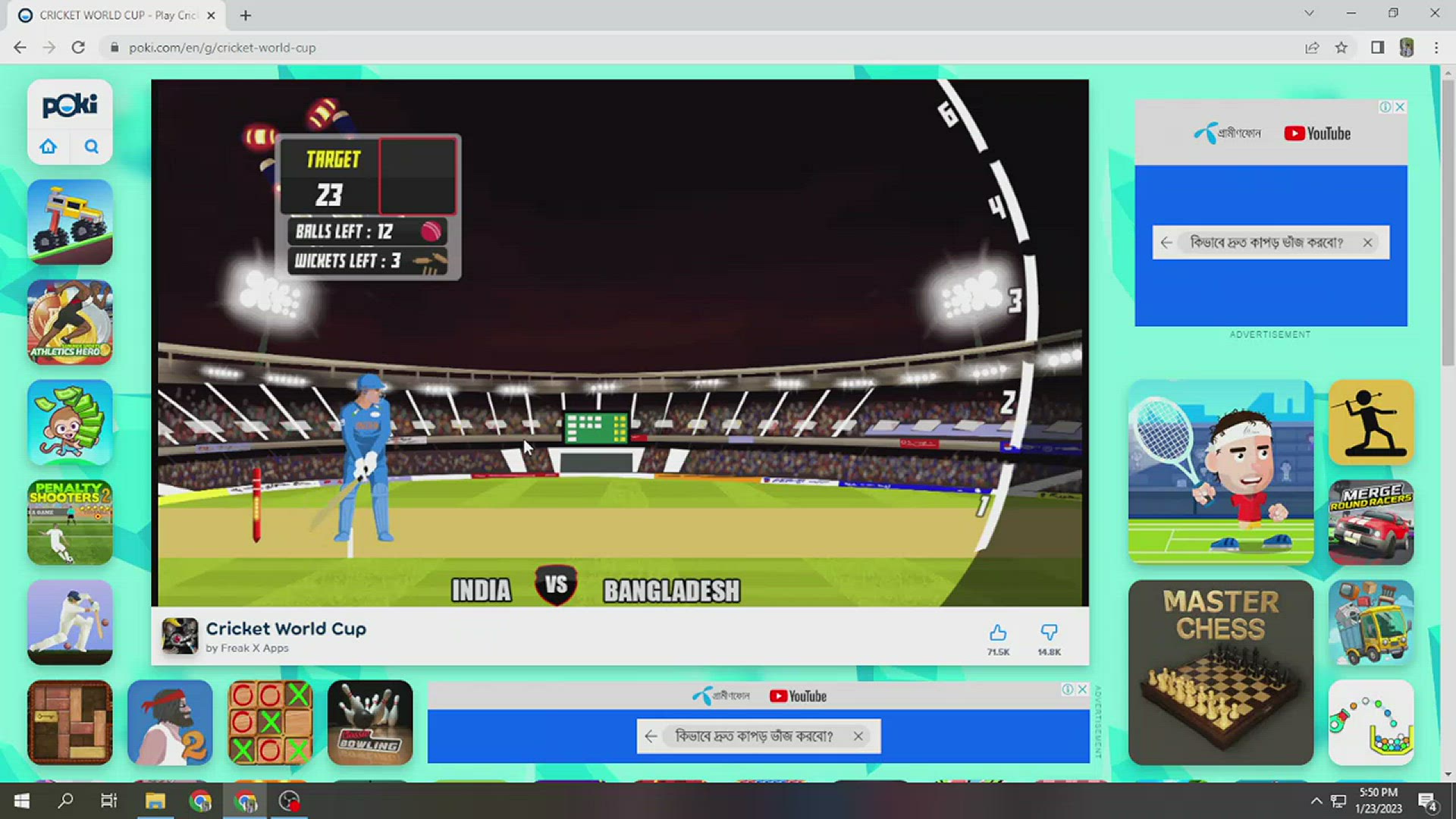Expand hidden icons in the system tray
This screenshot has width=1456, height=819.
tap(1316, 800)
